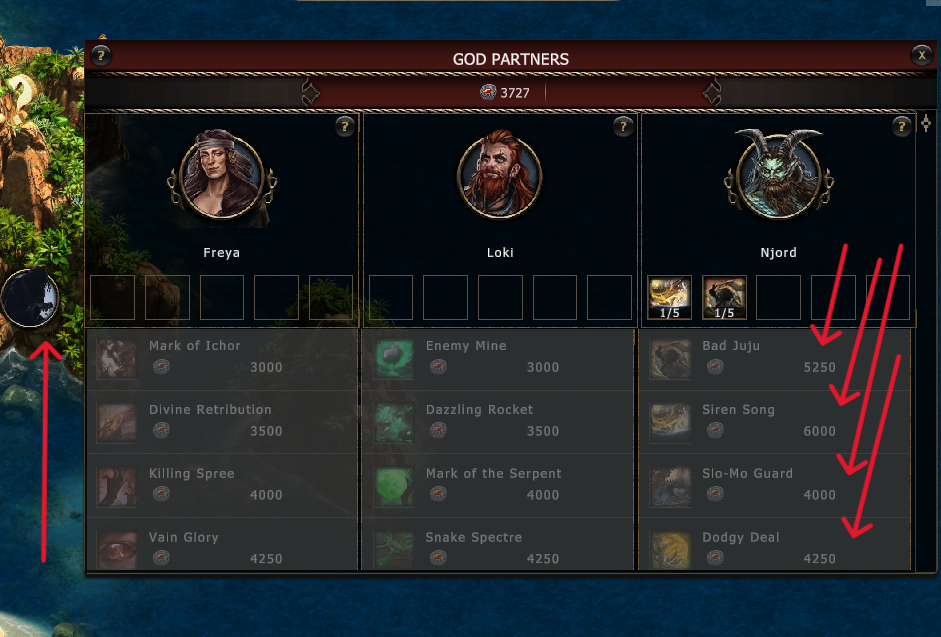The width and height of the screenshot is (941, 637).
Task: Close the God Partners window
Action: tap(921, 56)
